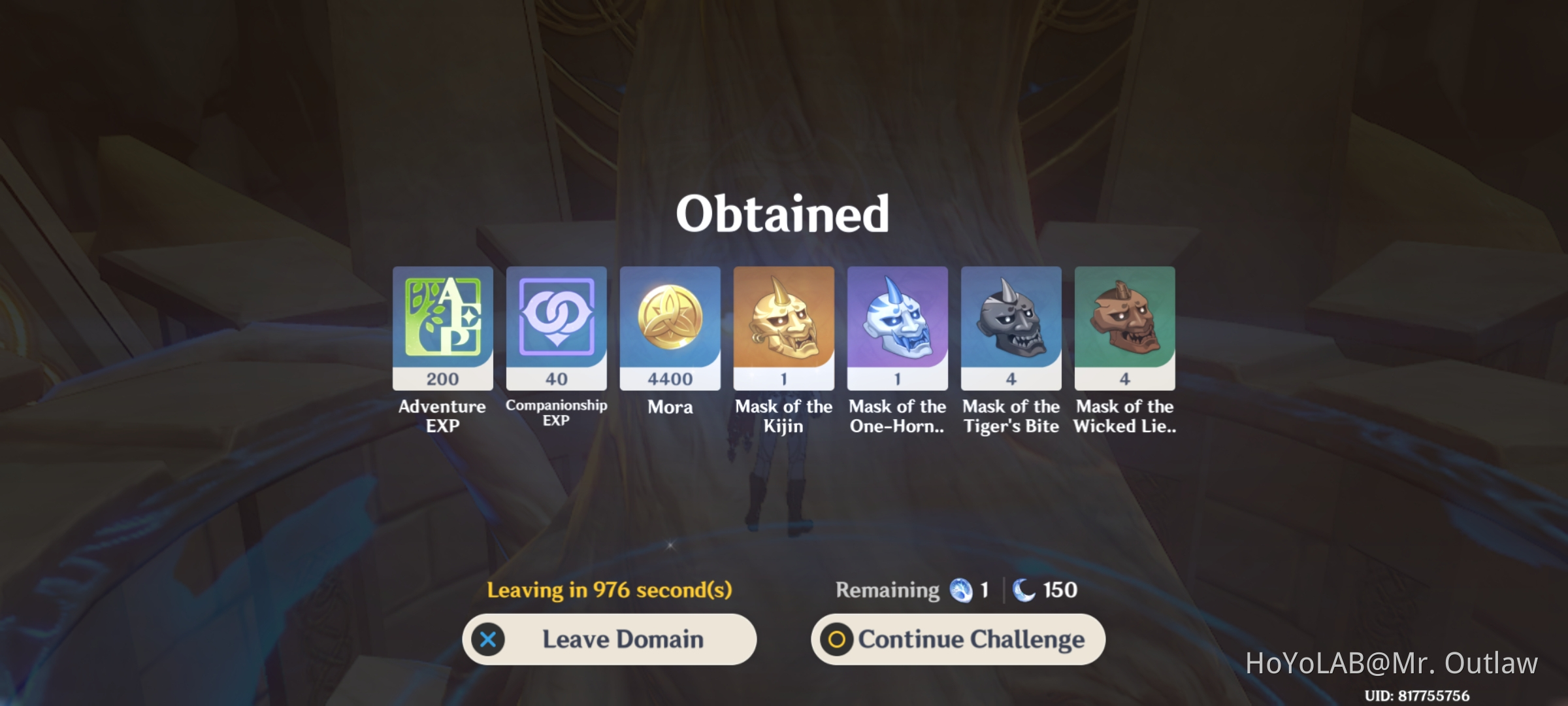
Task: Click the O circle icon on Continue Challenge
Action: tap(836, 639)
